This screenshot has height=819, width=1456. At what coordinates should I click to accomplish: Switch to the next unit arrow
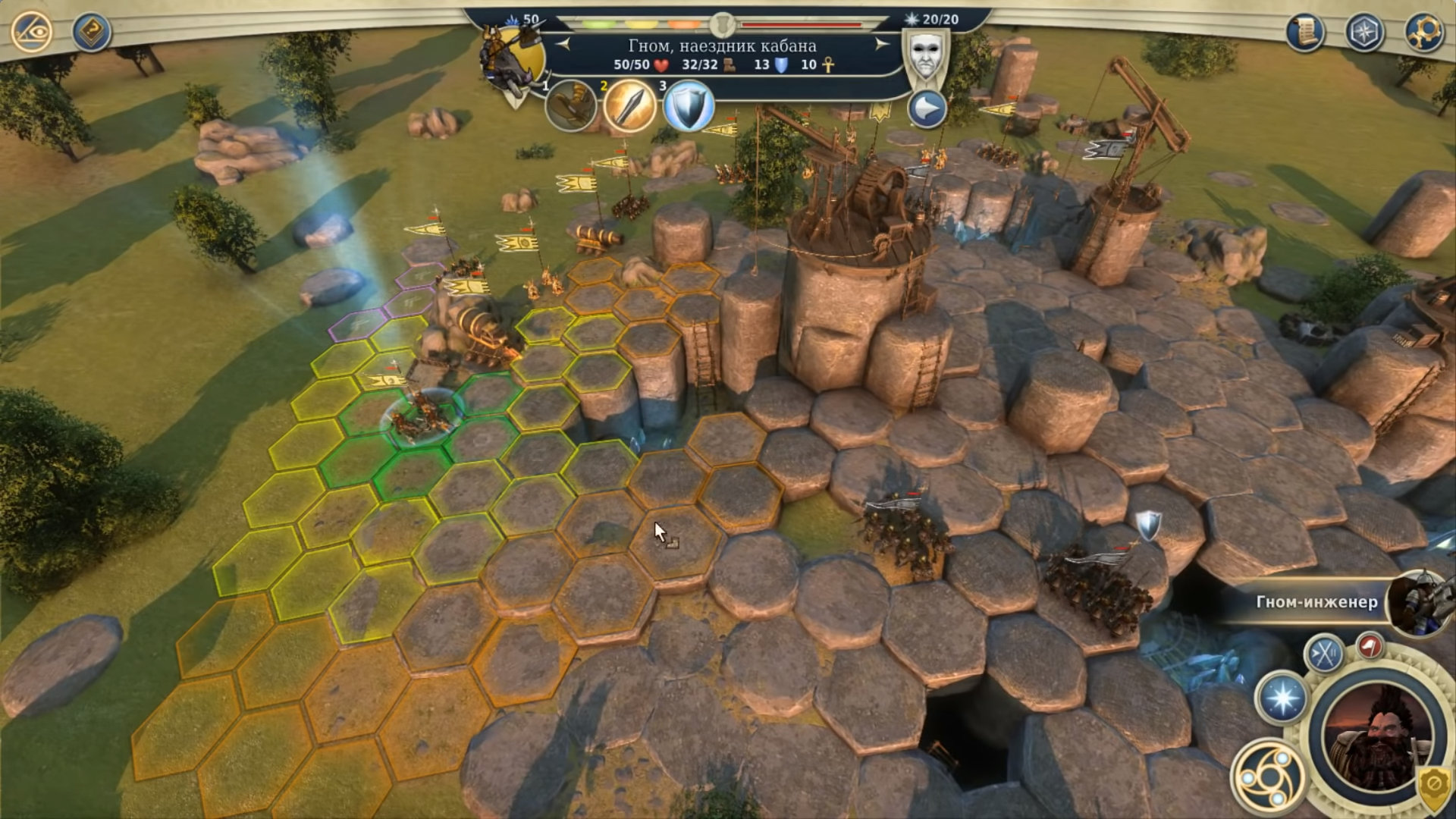(x=881, y=45)
